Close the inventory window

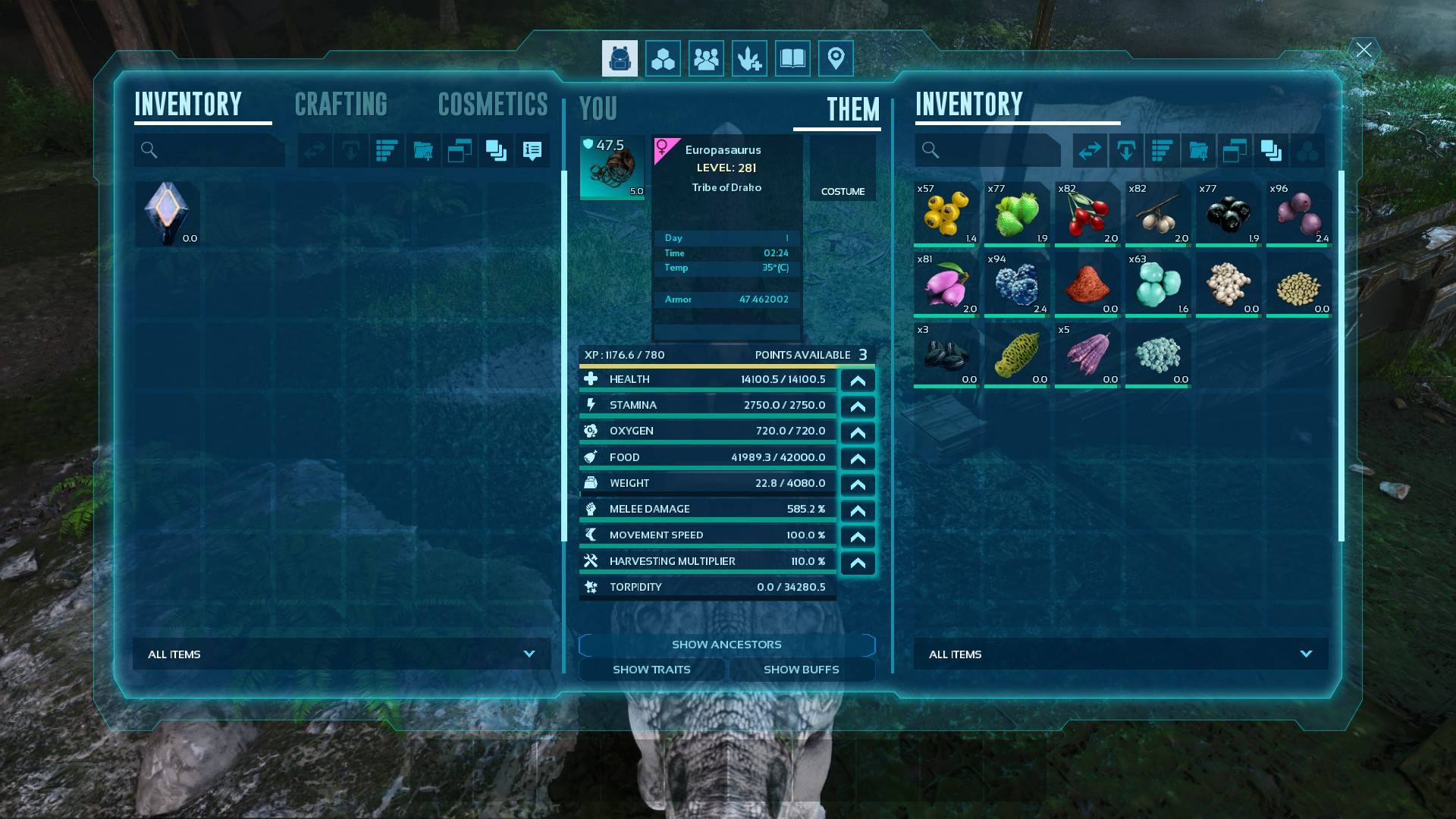point(1363,50)
